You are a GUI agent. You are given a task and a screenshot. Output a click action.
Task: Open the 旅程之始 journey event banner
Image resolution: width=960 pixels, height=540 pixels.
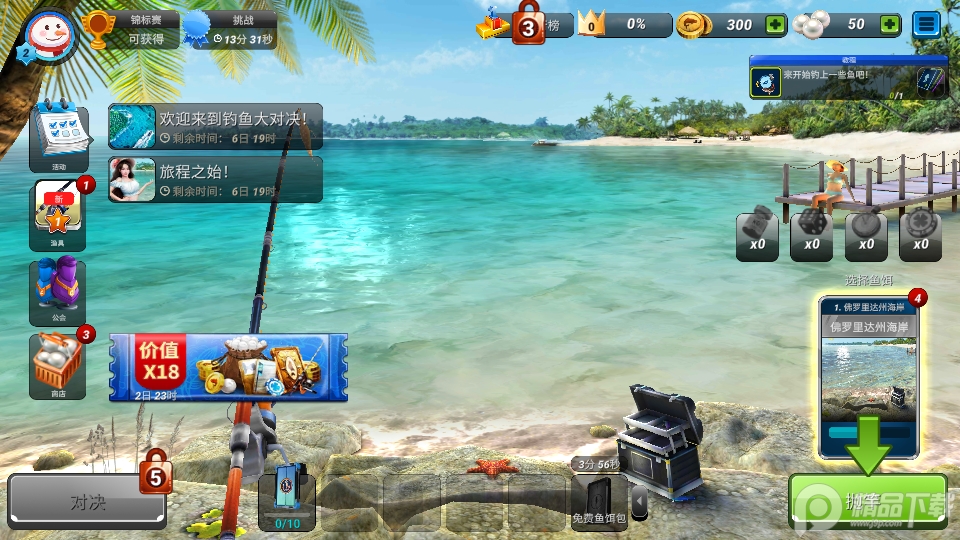click(215, 179)
